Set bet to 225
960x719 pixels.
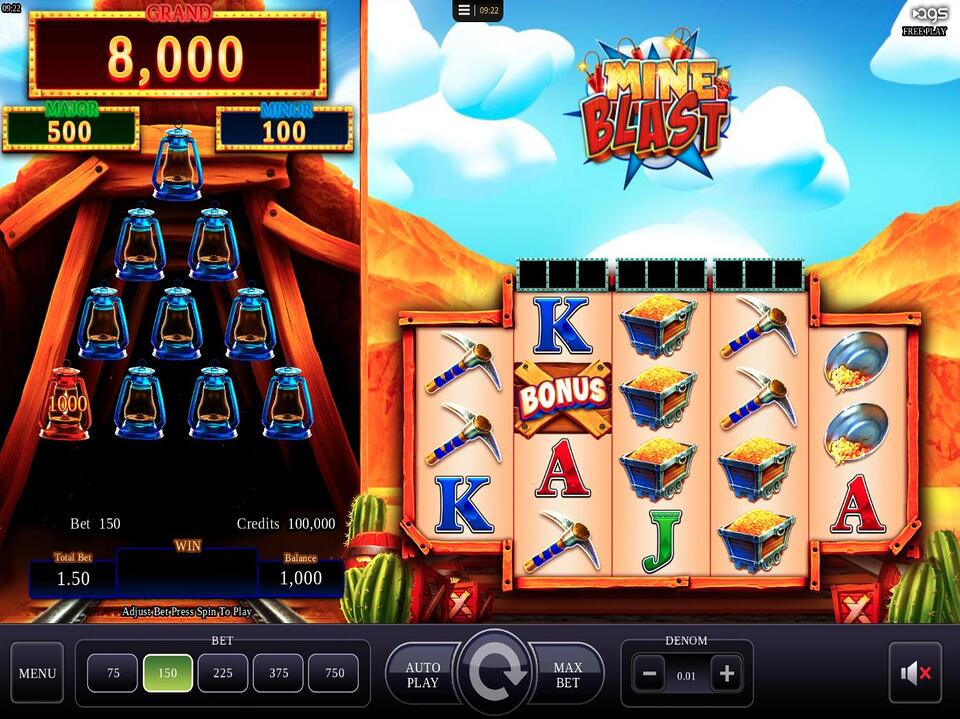(223, 673)
